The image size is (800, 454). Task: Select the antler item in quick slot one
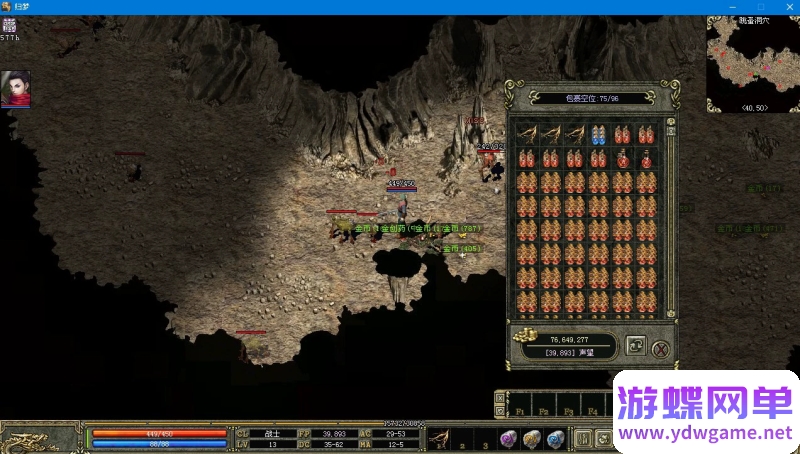pos(440,437)
